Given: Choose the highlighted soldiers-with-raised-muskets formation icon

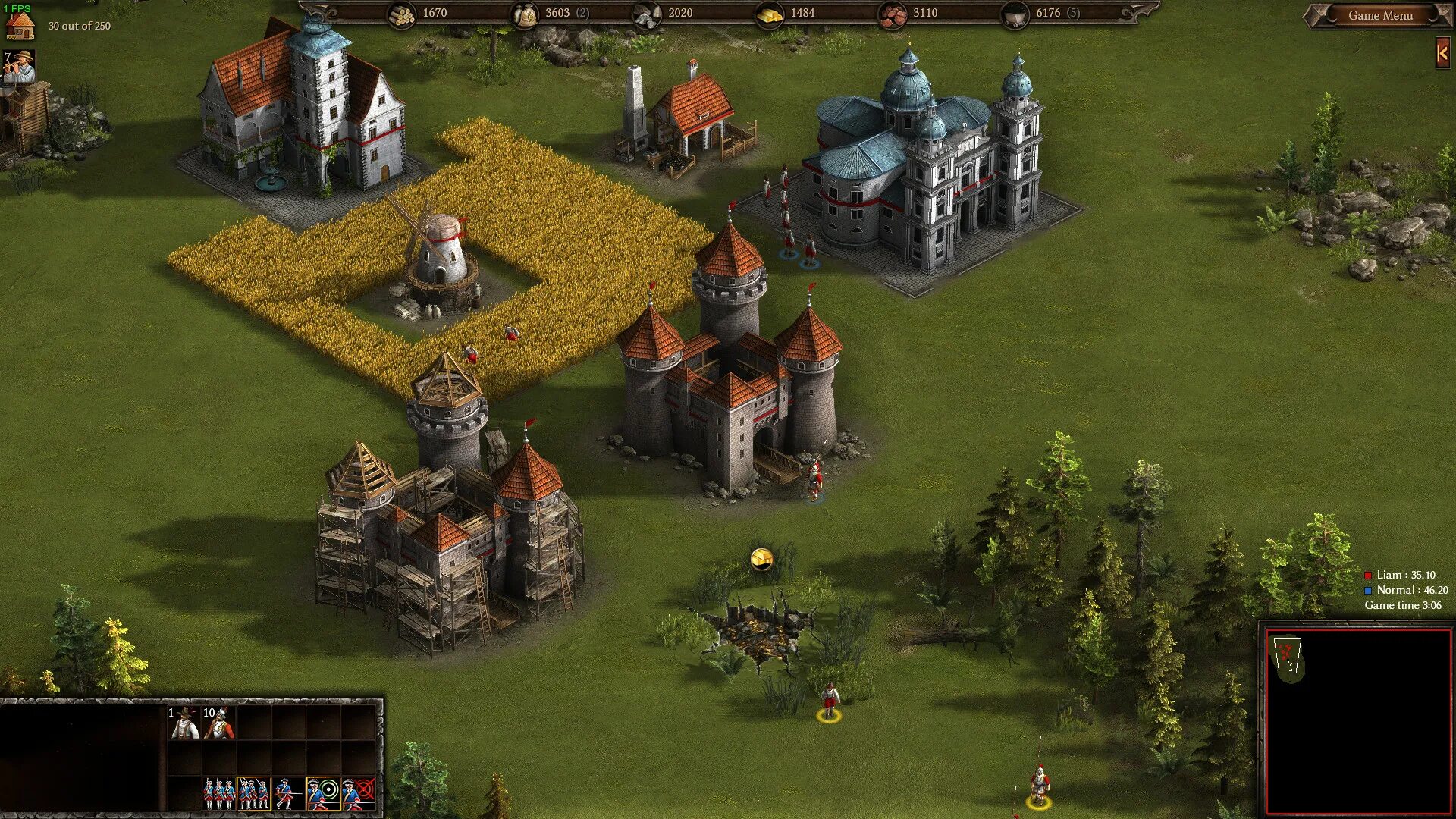Looking at the screenshot, I should click(x=254, y=793).
